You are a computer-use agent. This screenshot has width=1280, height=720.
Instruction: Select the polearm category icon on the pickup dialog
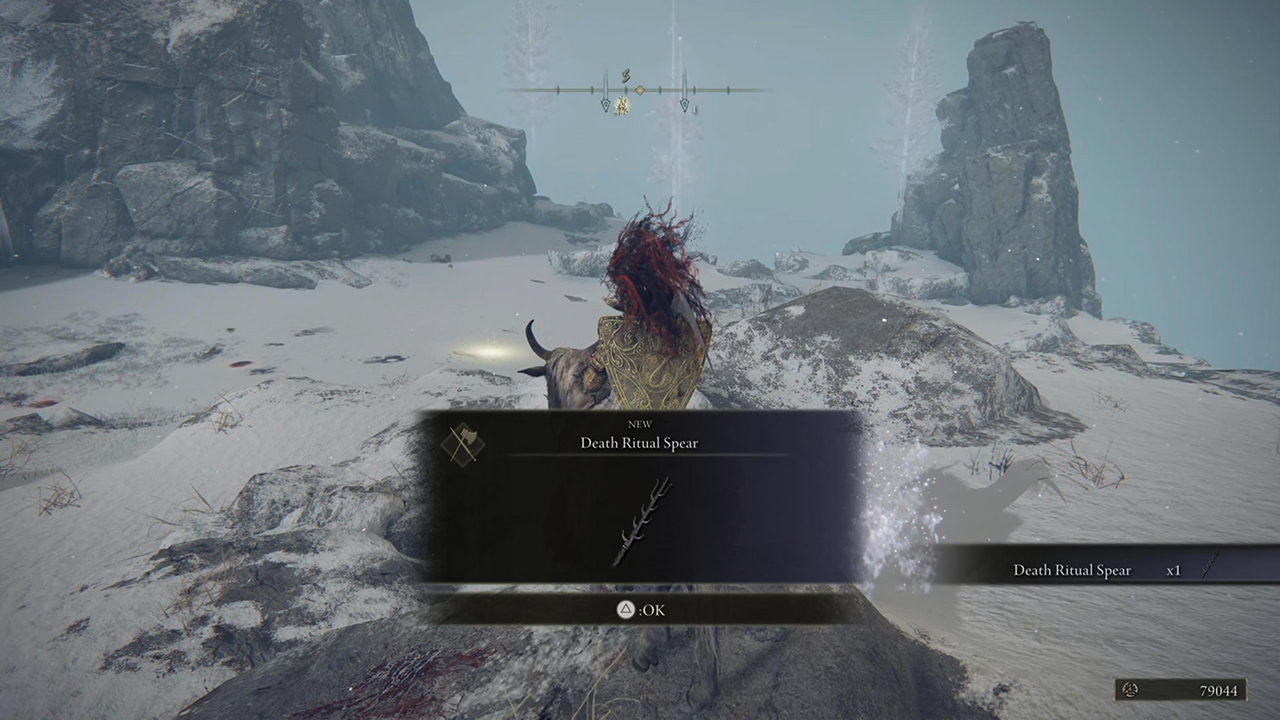(x=461, y=443)
